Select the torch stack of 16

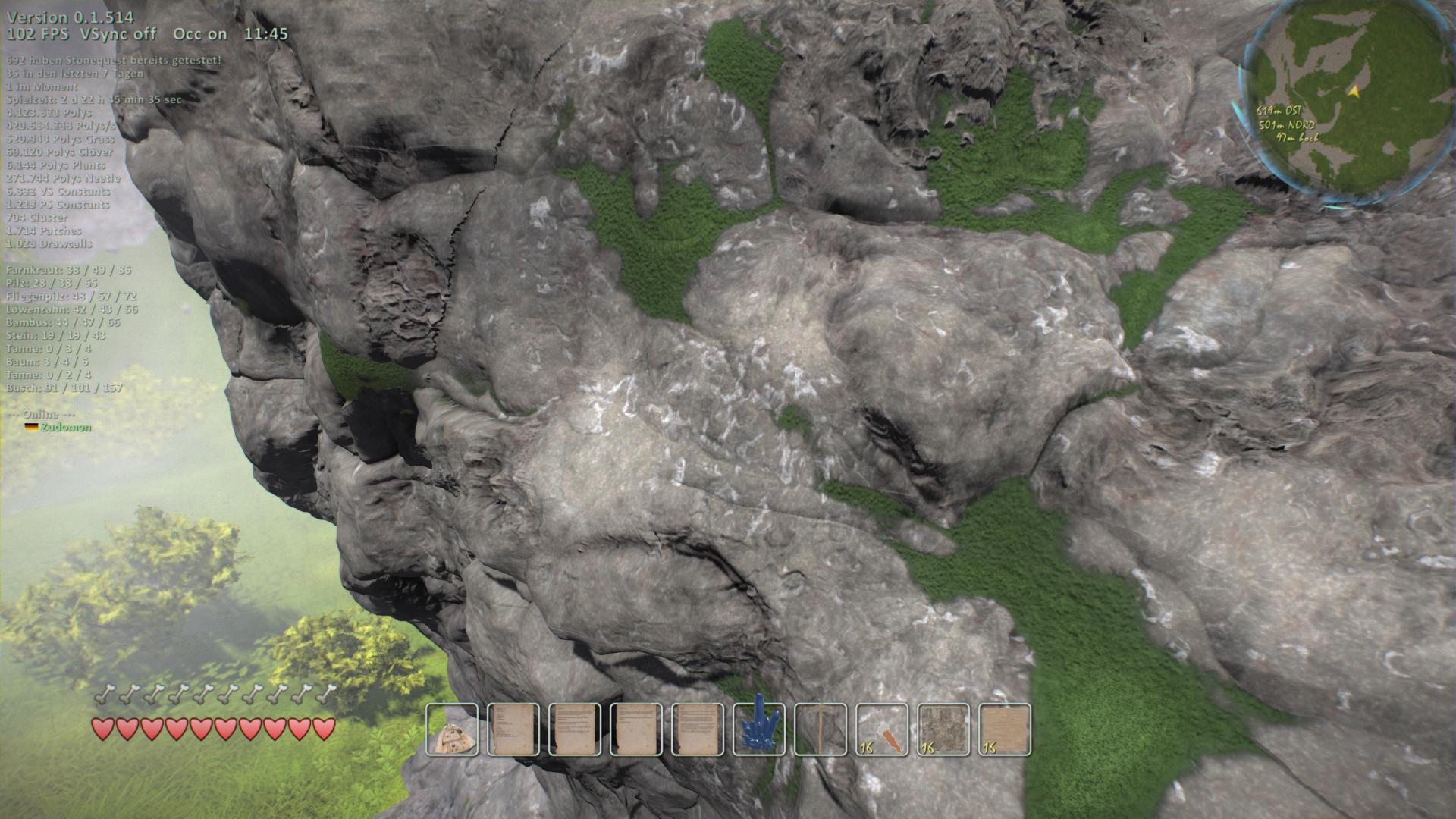882,730
